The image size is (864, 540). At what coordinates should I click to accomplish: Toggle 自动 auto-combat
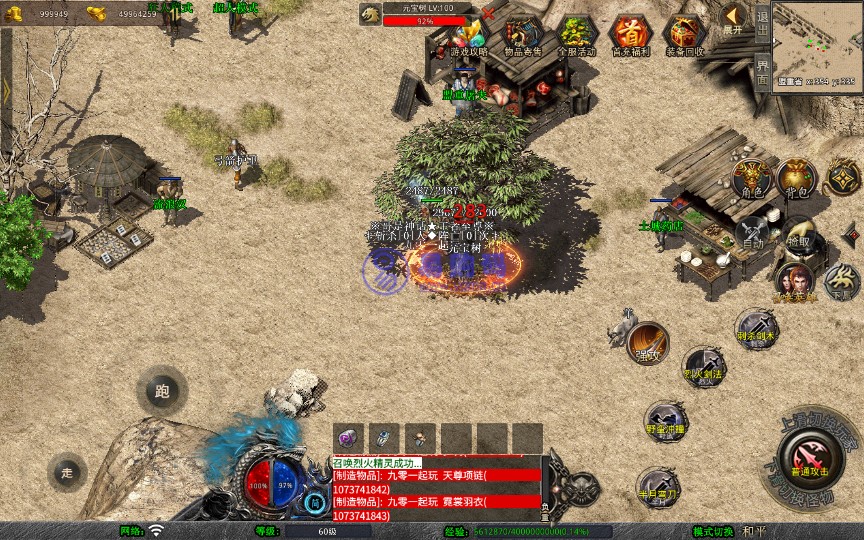pyautogui.click(x=751, y=235)
